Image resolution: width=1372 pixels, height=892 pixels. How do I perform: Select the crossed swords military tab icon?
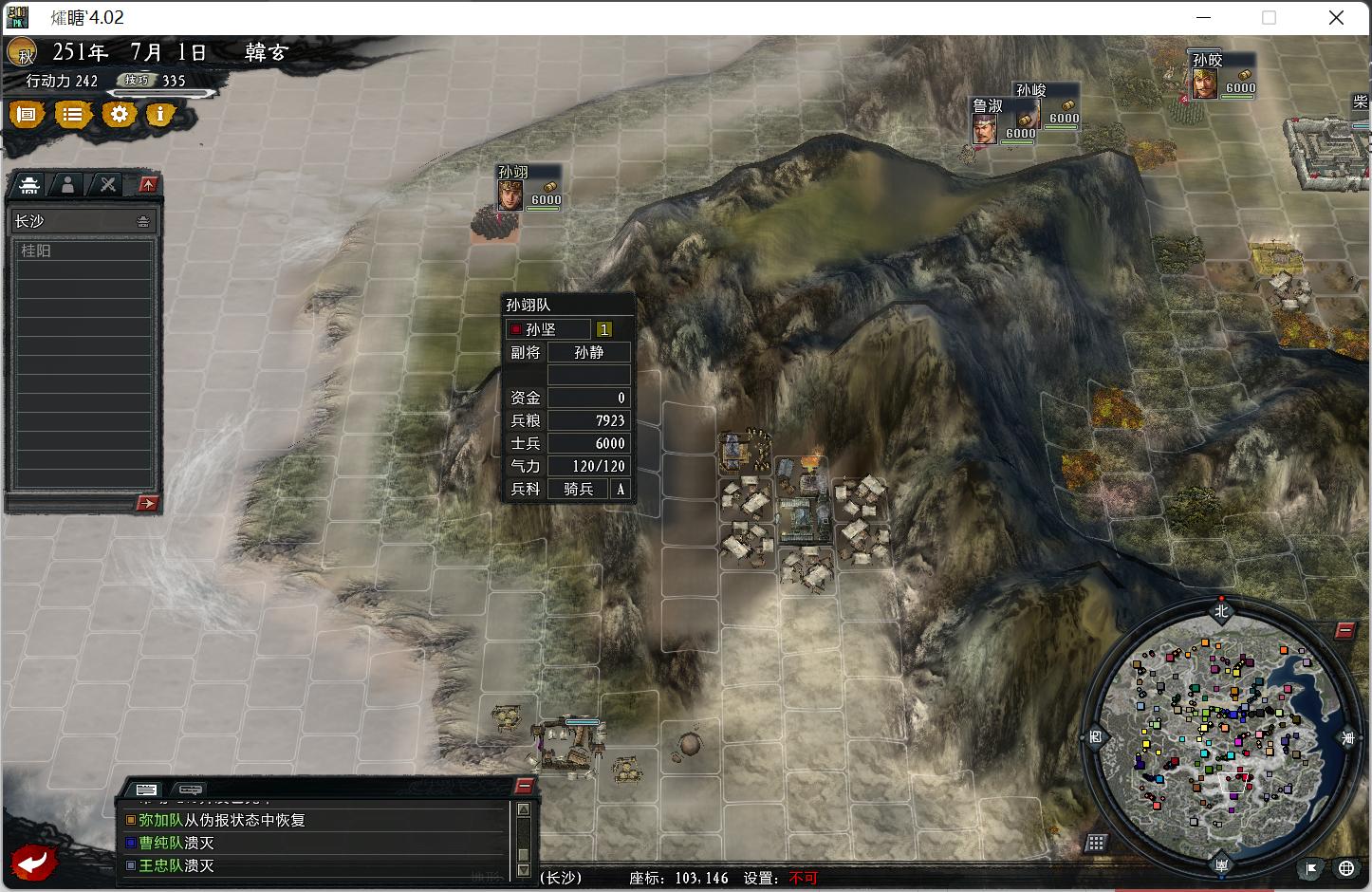pos(106,184)
